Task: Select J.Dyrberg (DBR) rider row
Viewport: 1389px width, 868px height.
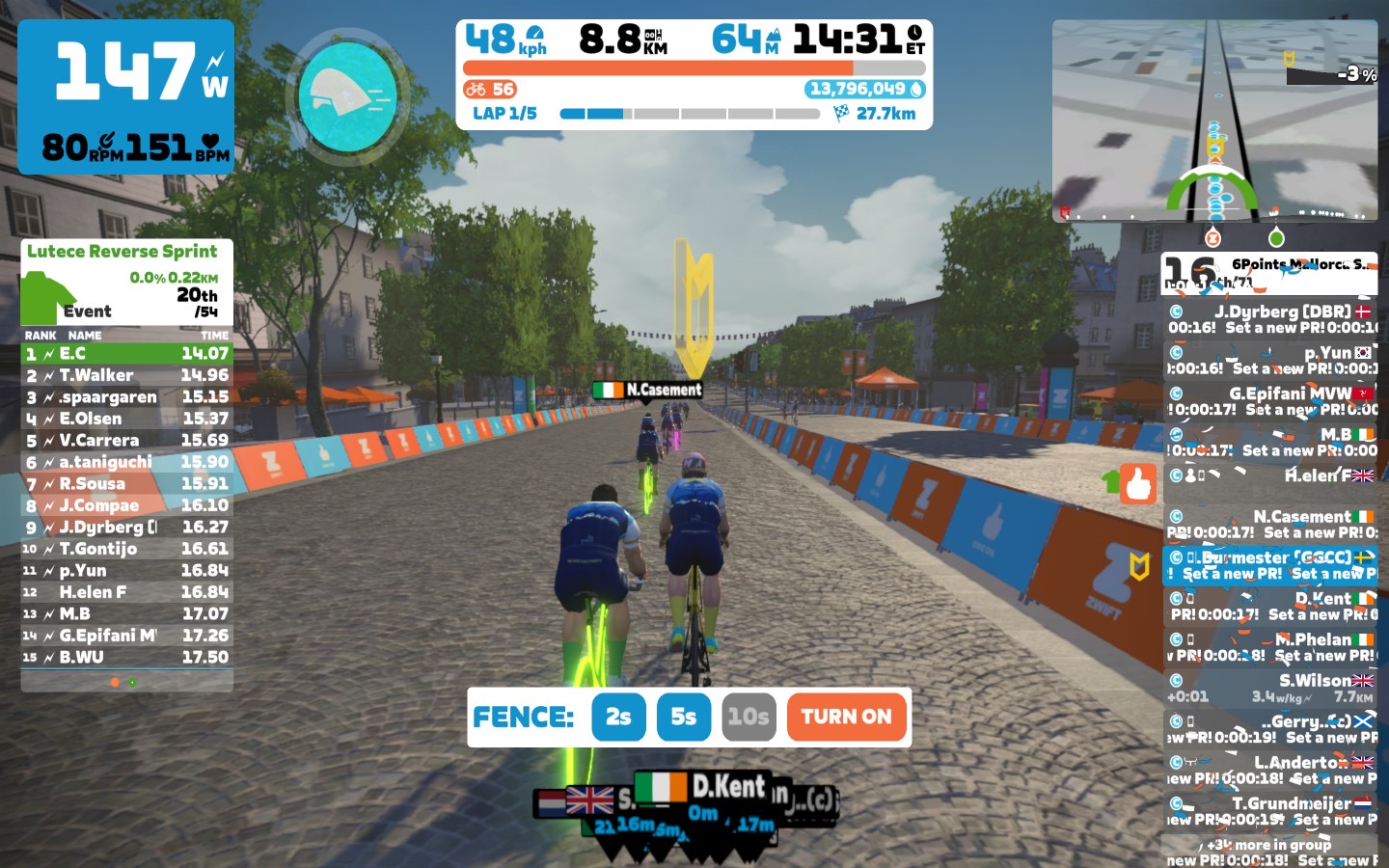Action: click(x=1270, y=319)
